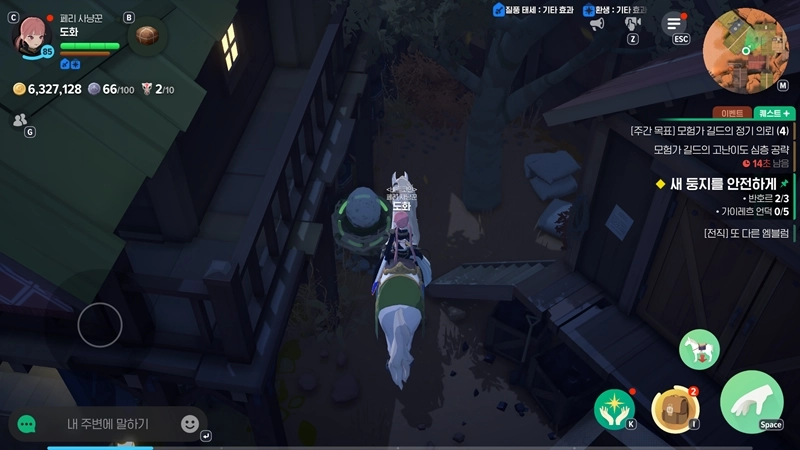Click the megaphone announcement icon
This screenshot has width=800, height=450.
point(597,22)
